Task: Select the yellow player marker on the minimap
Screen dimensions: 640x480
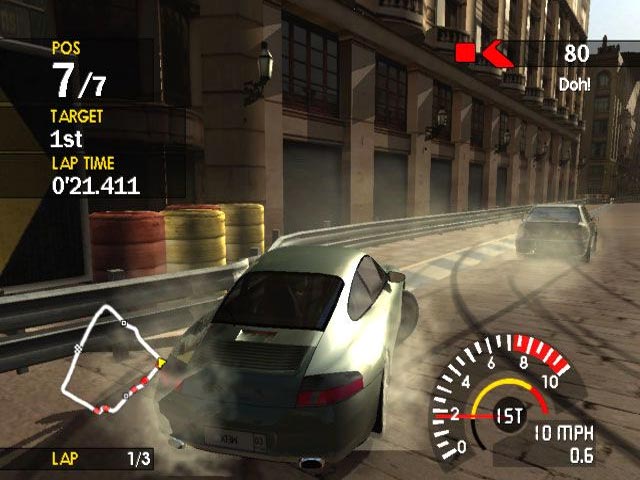Action: [x=161, y=361]
